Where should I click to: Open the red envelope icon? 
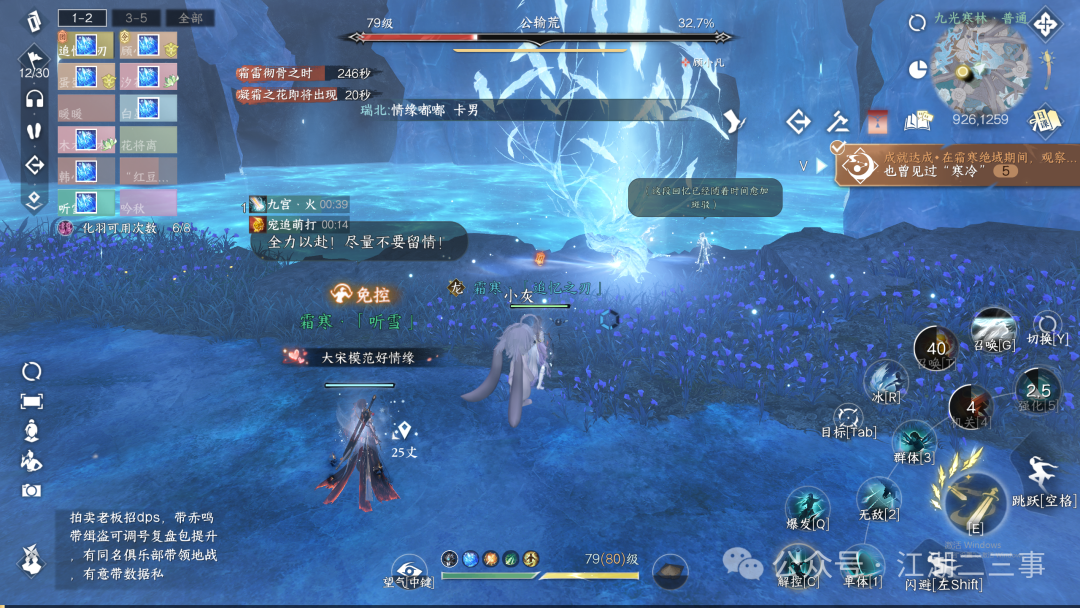point(877,122)
